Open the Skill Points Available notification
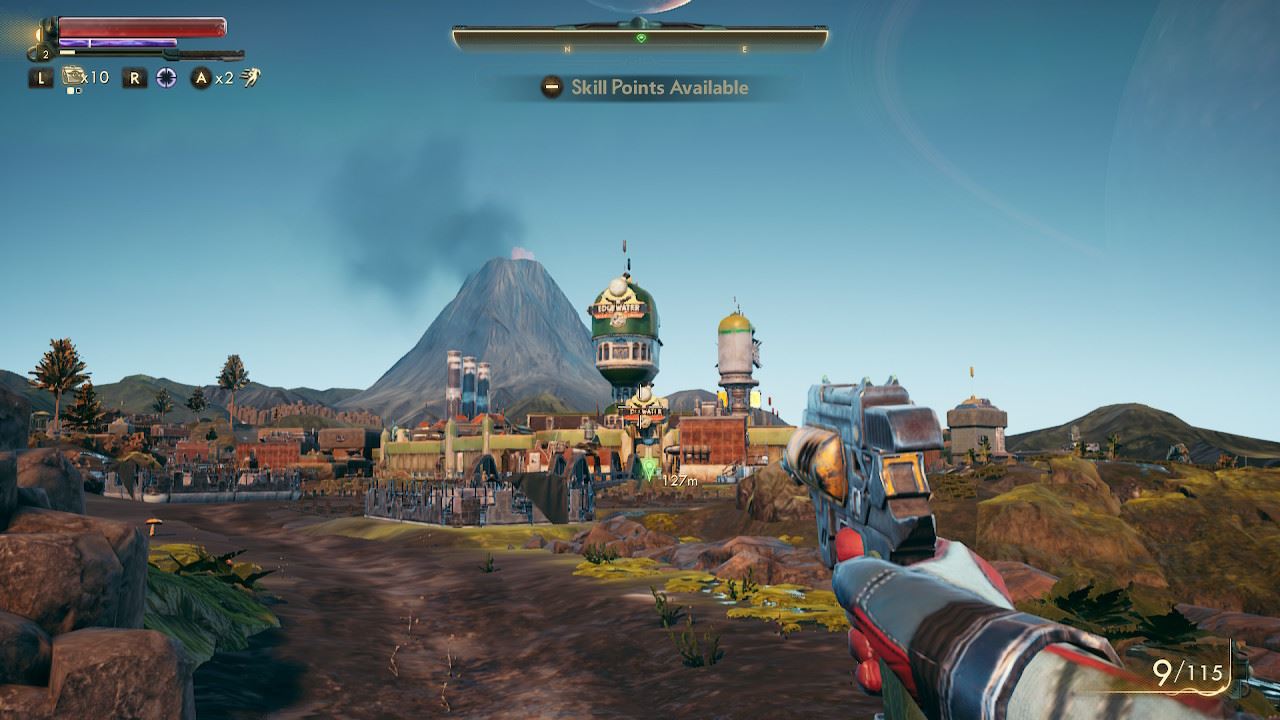 [x=647, y=88]
